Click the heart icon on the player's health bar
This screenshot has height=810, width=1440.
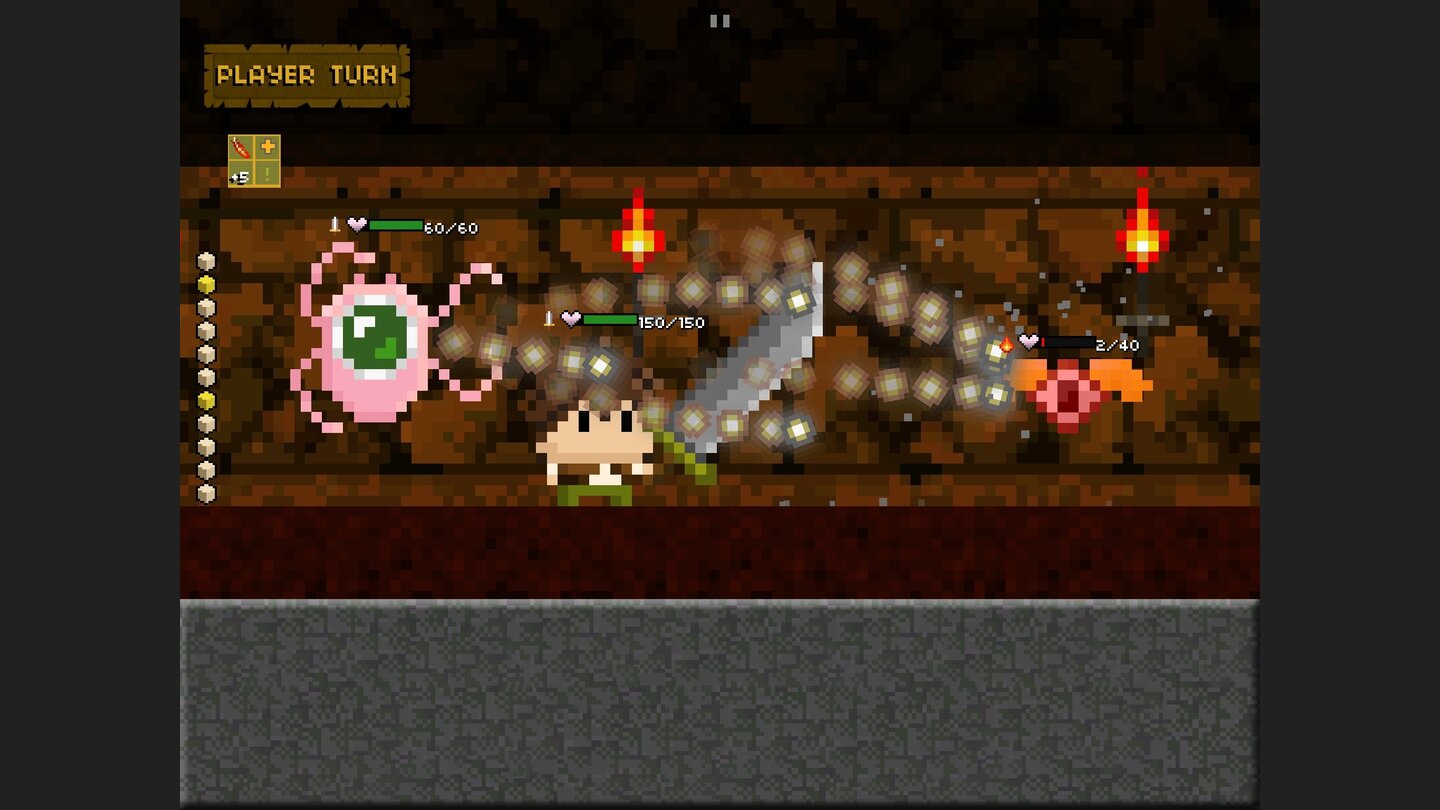pos(571,319)
